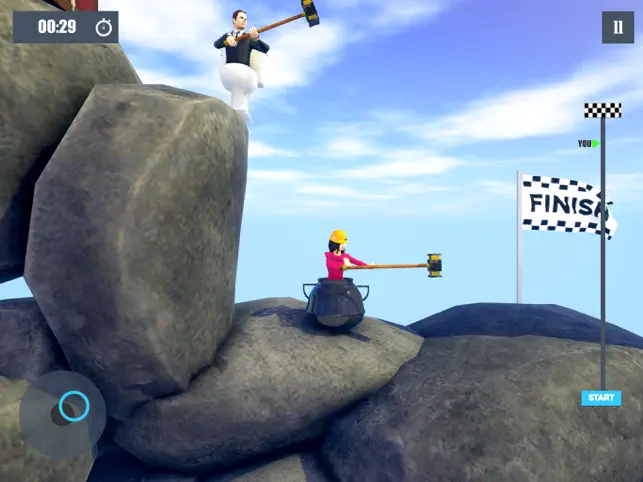Pause the game with the pause button
The width and height of the screenshot is (643, 482).
tap(617, 27)
